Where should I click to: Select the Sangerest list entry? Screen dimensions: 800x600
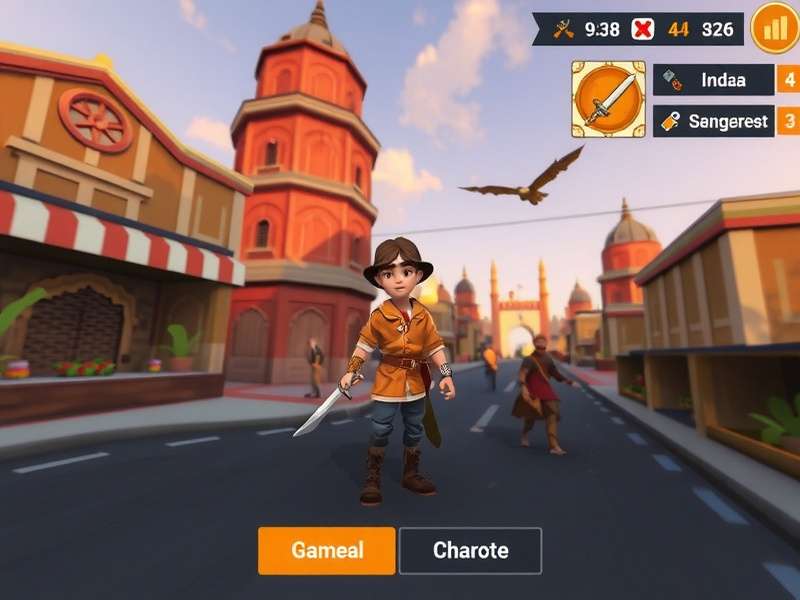pos(713,121)
